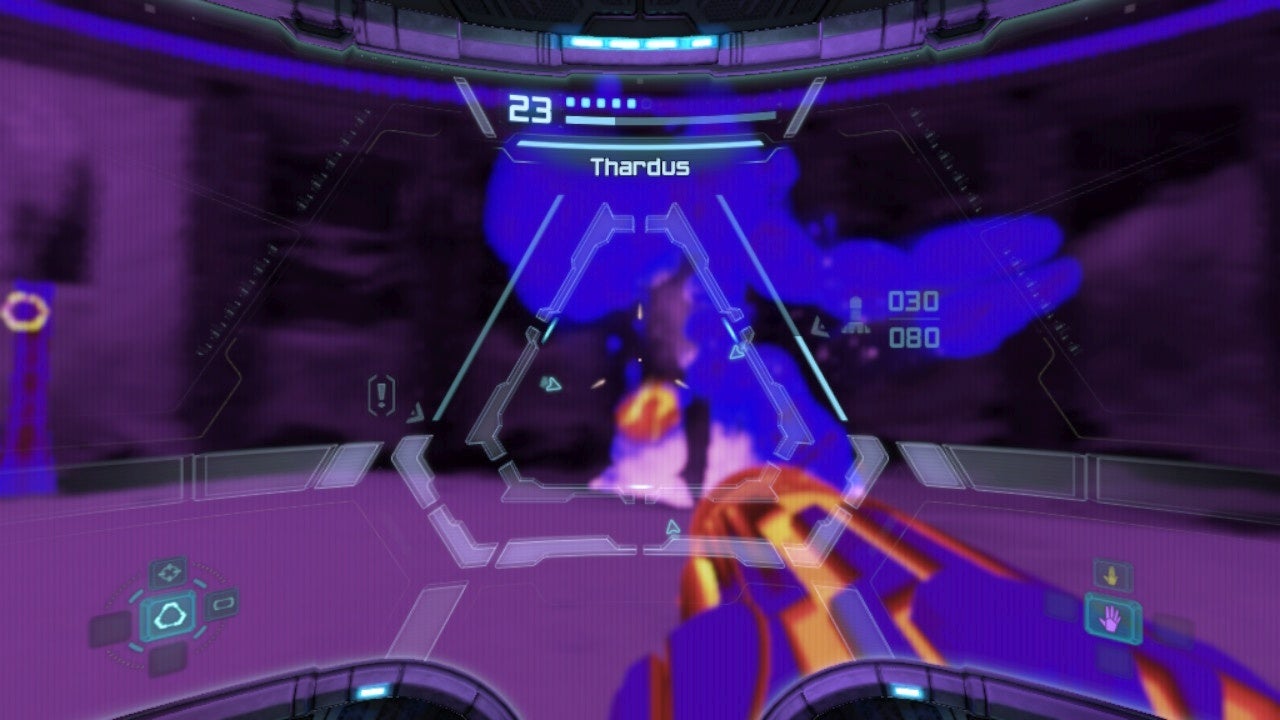
Task: Click the yellow arrow icon above the hand icon
Action: (x=1112, y=574)
